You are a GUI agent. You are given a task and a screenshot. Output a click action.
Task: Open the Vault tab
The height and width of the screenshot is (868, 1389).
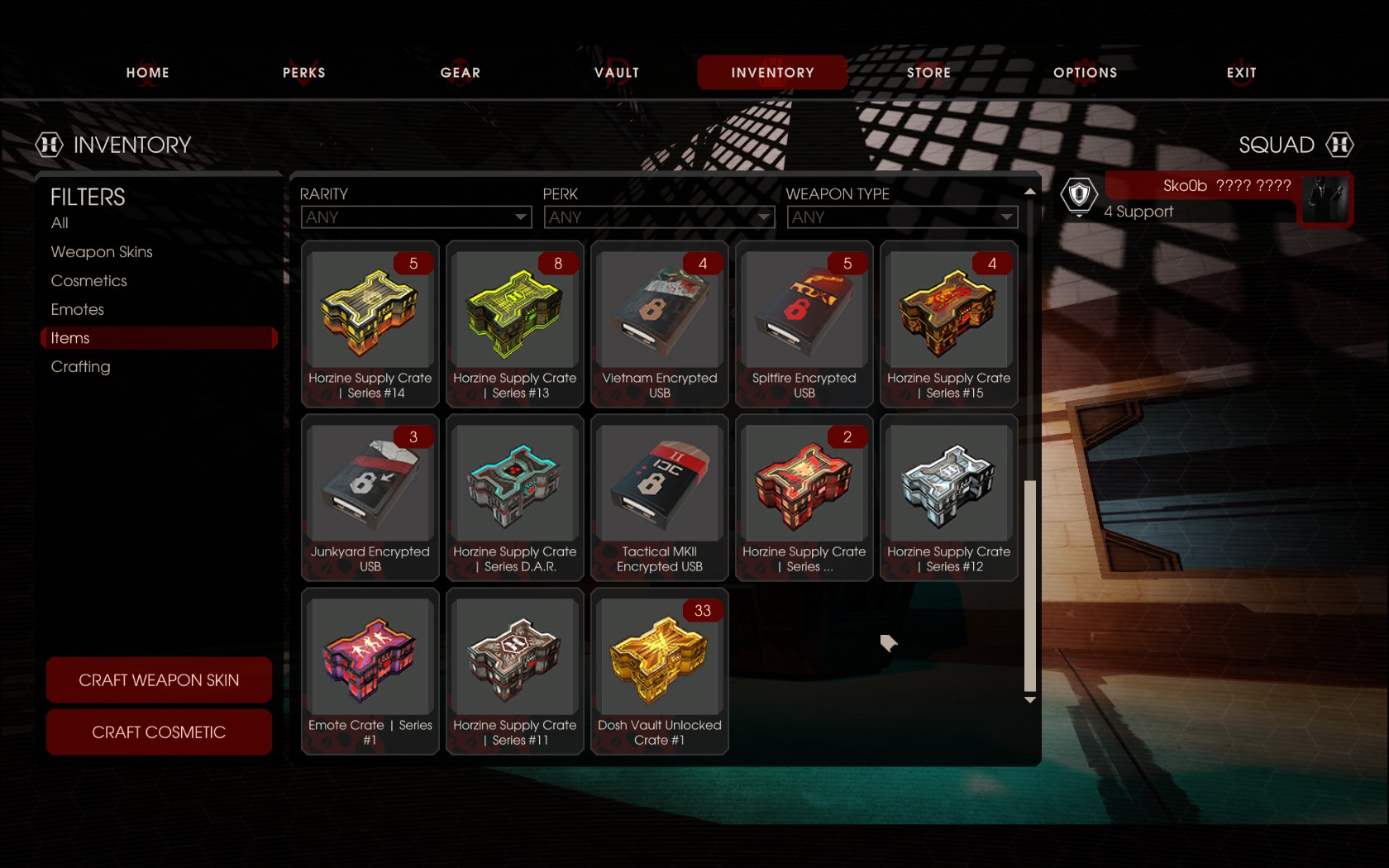point(617,73)
